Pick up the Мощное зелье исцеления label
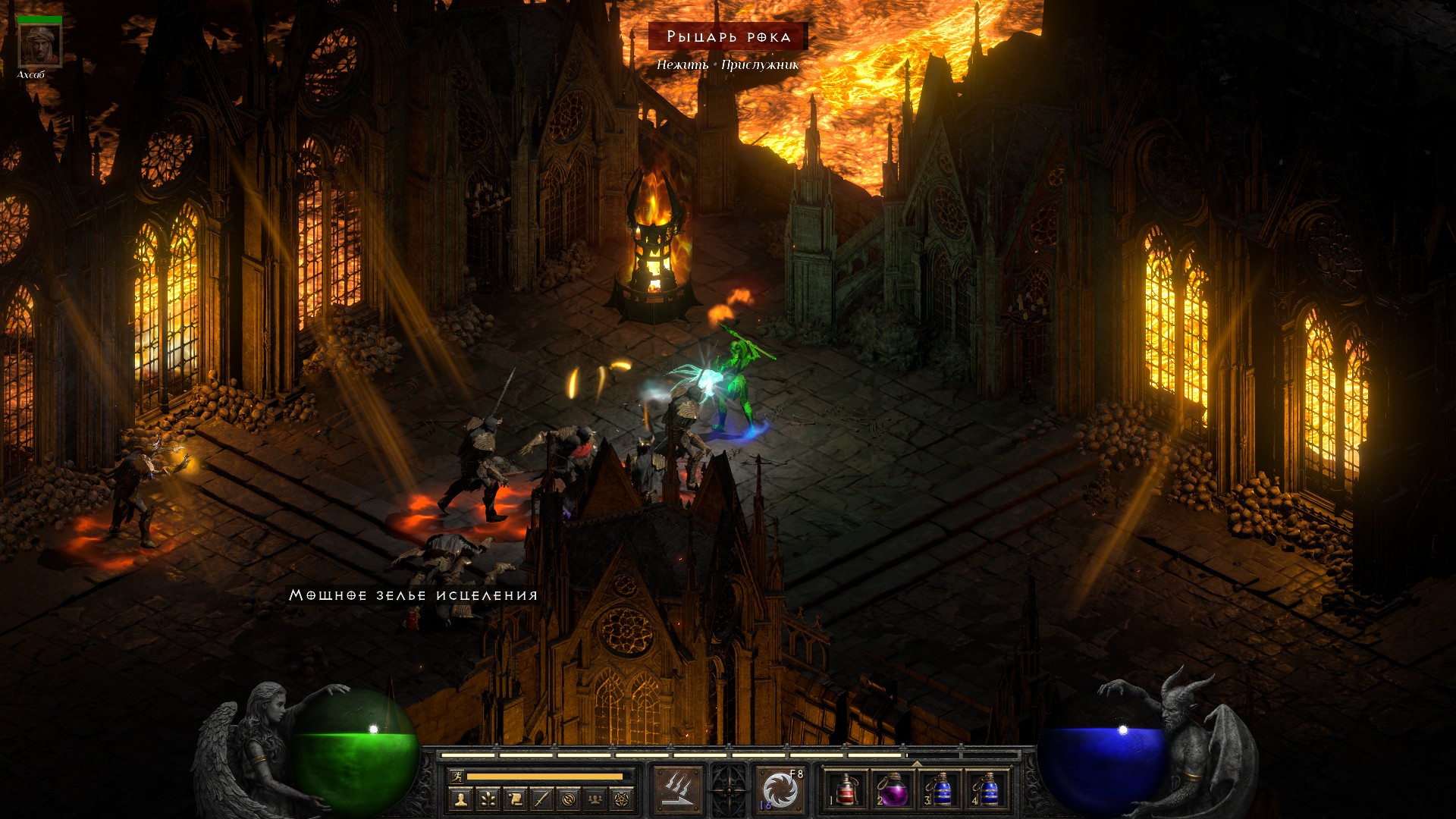The image size is (1456, 819). [x=413, y=596]
